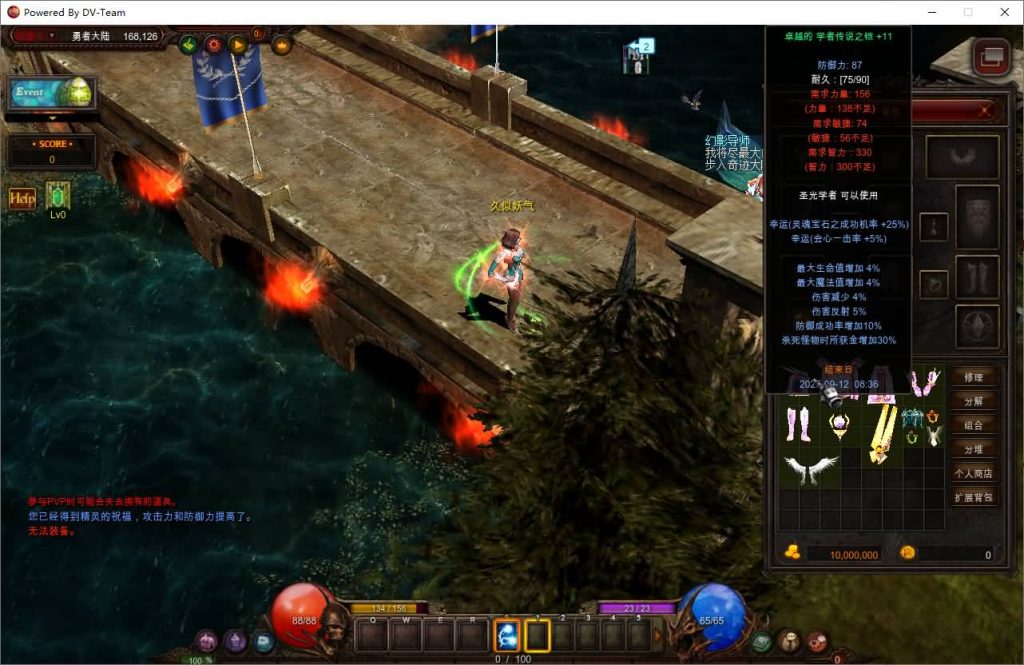Open the Event egg banner

pos(52,92)
